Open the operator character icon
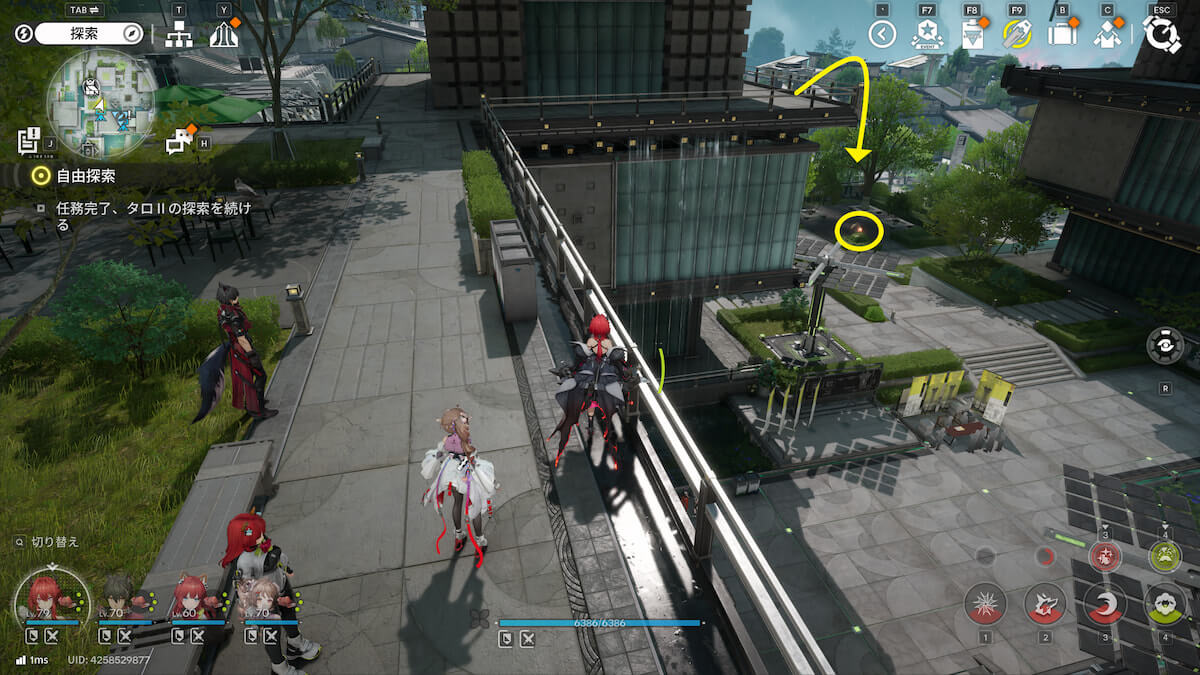The image size is (1200, 675). pyautogui.click(x=1107, y=35)
